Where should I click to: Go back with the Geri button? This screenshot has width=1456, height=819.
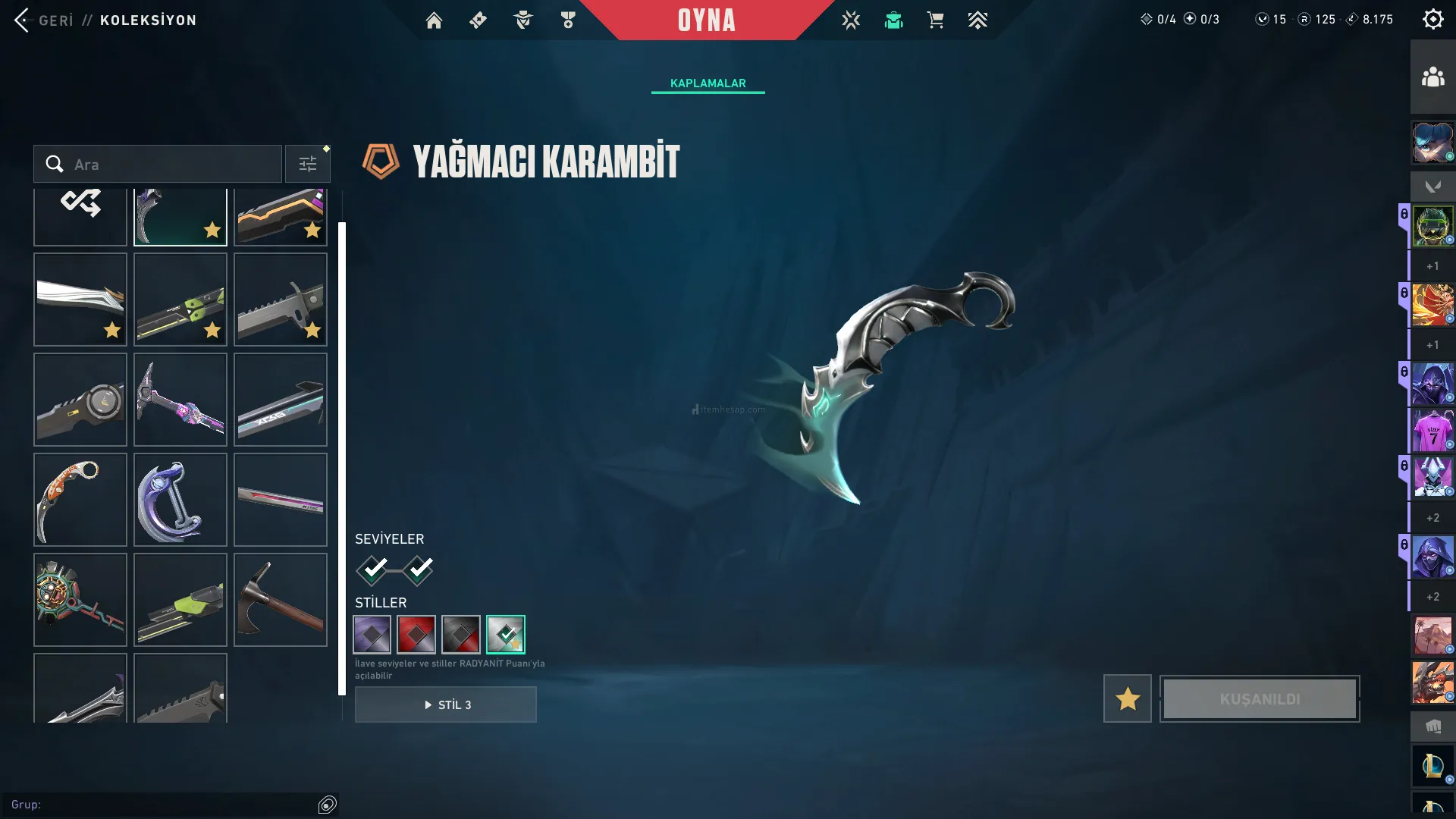click(x=44, y=20)
